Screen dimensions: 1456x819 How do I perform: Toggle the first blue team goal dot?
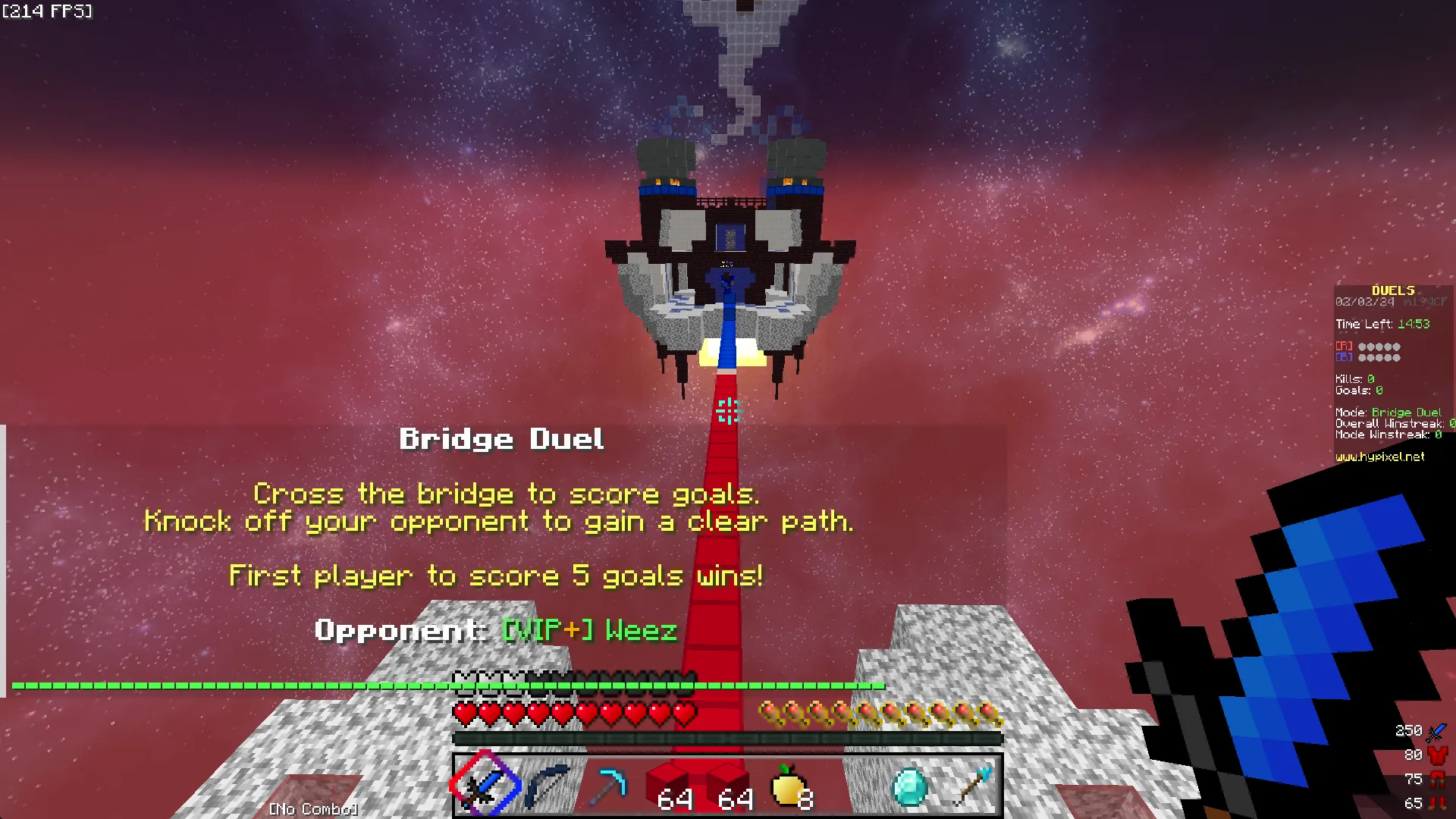pos(1363,357)
